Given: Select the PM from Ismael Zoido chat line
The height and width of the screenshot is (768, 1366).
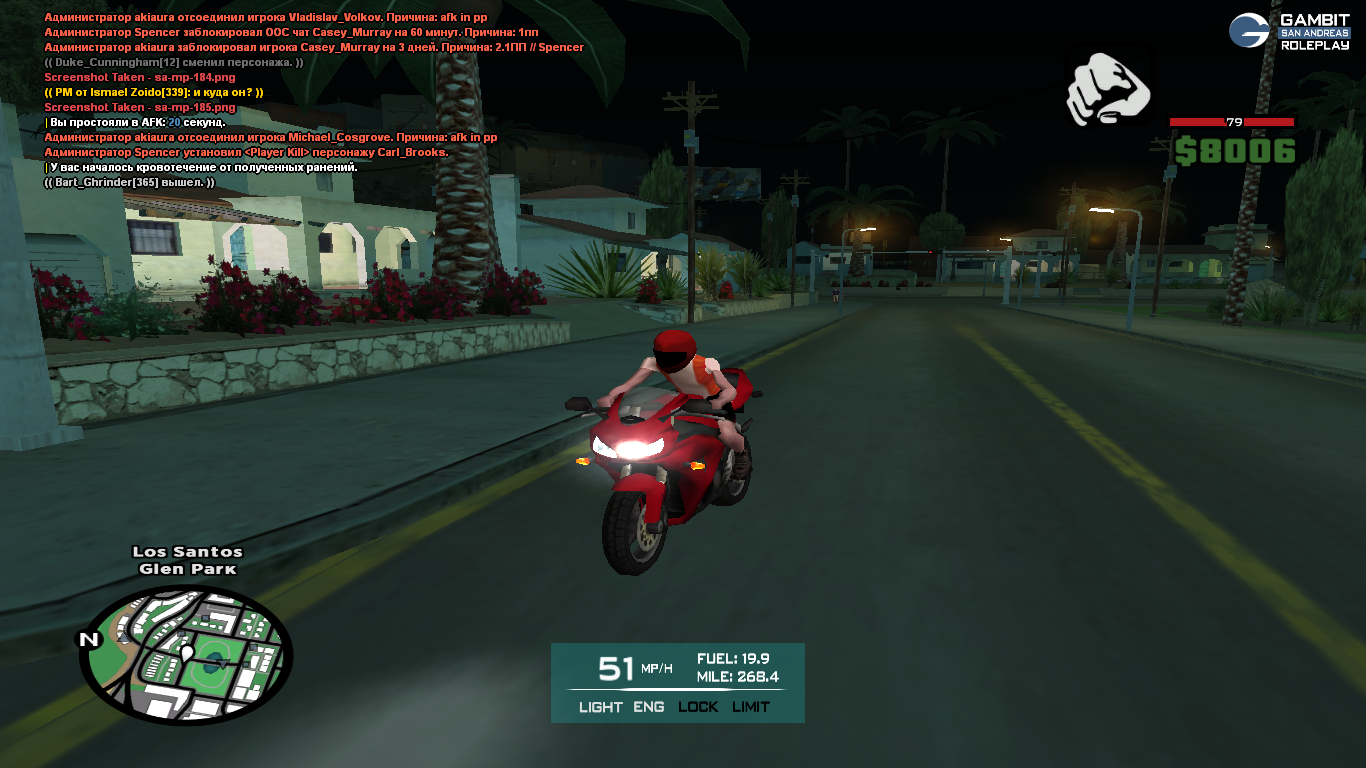Looking at the screenshot, I should pos(154,92).
